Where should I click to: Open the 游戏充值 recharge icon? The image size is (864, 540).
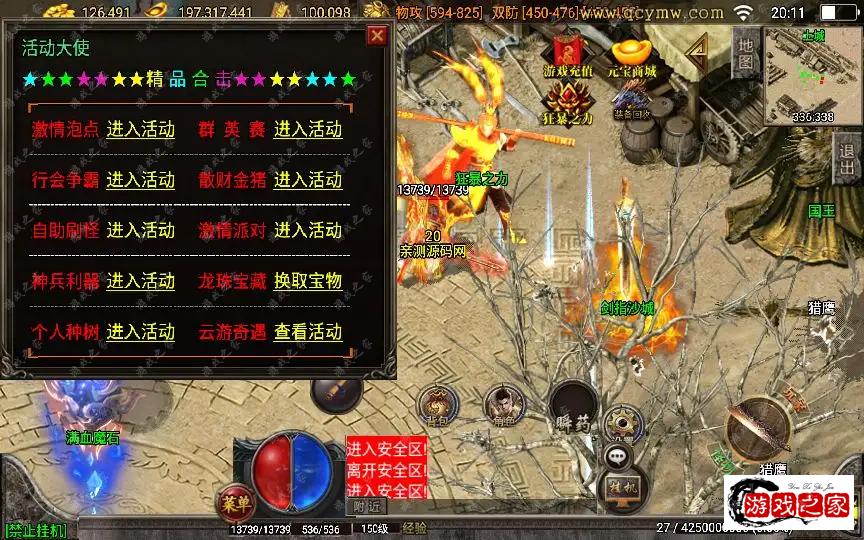[x=568, y=55]
